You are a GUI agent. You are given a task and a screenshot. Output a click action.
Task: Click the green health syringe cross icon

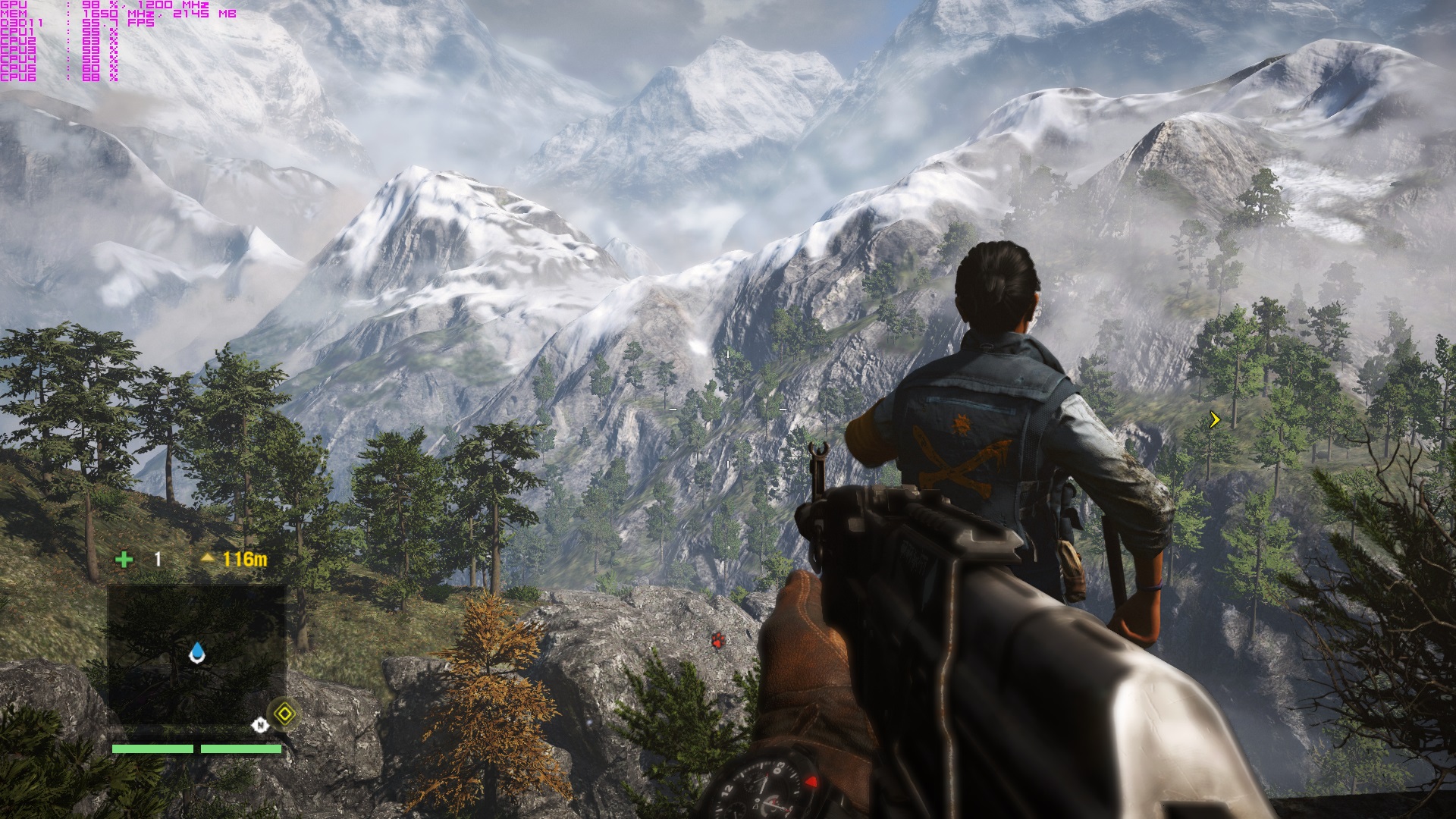click(124, 560)
